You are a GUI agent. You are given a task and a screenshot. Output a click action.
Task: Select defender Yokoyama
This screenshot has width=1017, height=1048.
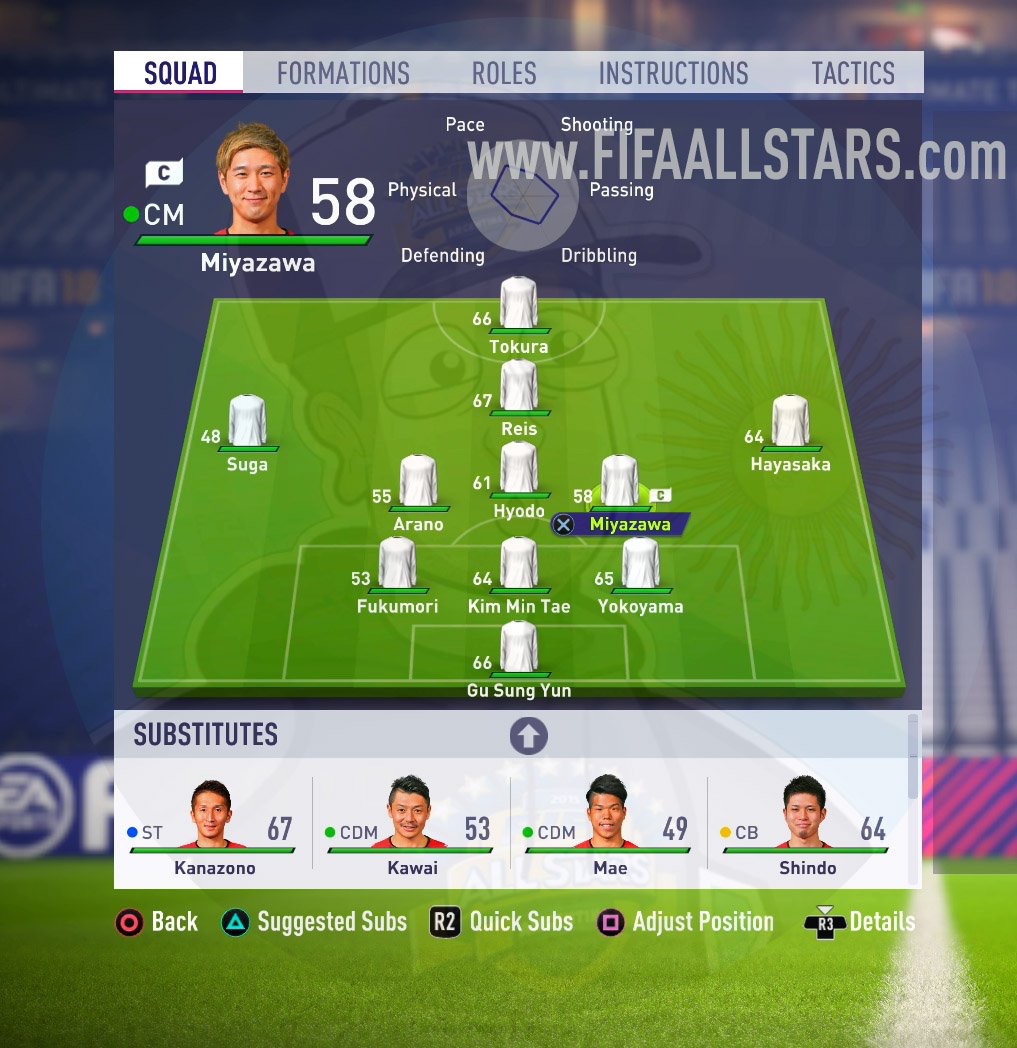point(640,564)
